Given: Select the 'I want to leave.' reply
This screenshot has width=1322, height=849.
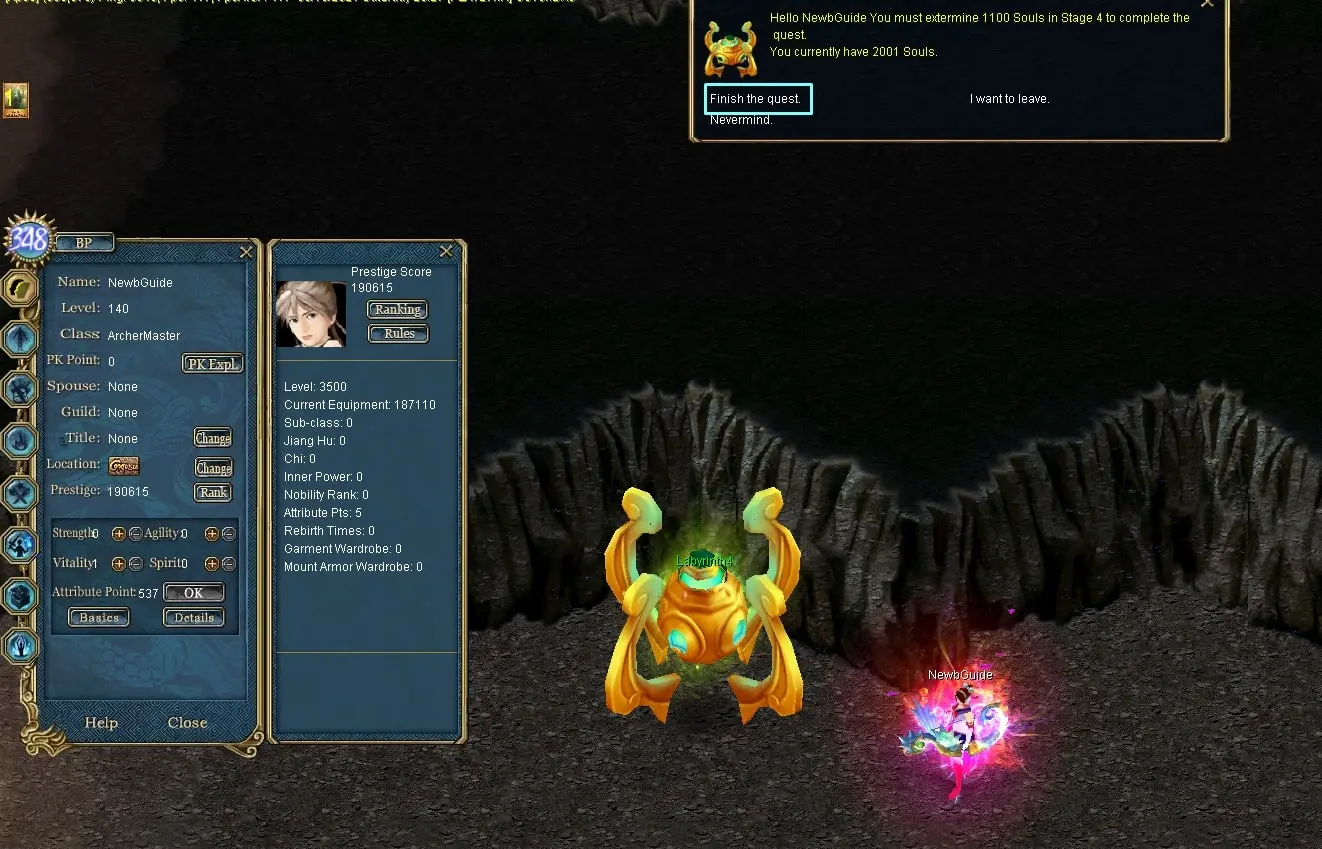Looking at the screenshot, I should click(x=1009, y=99).
